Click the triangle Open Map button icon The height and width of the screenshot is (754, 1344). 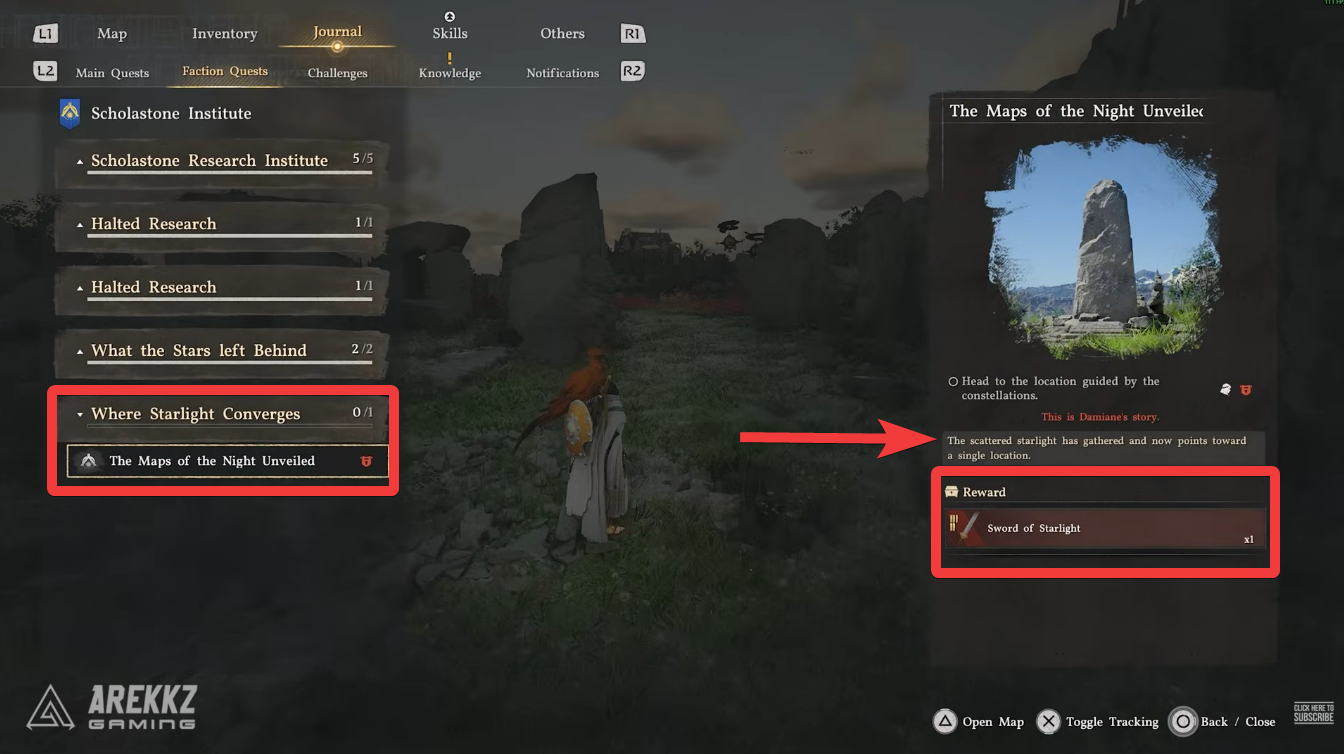pos(945,721)
